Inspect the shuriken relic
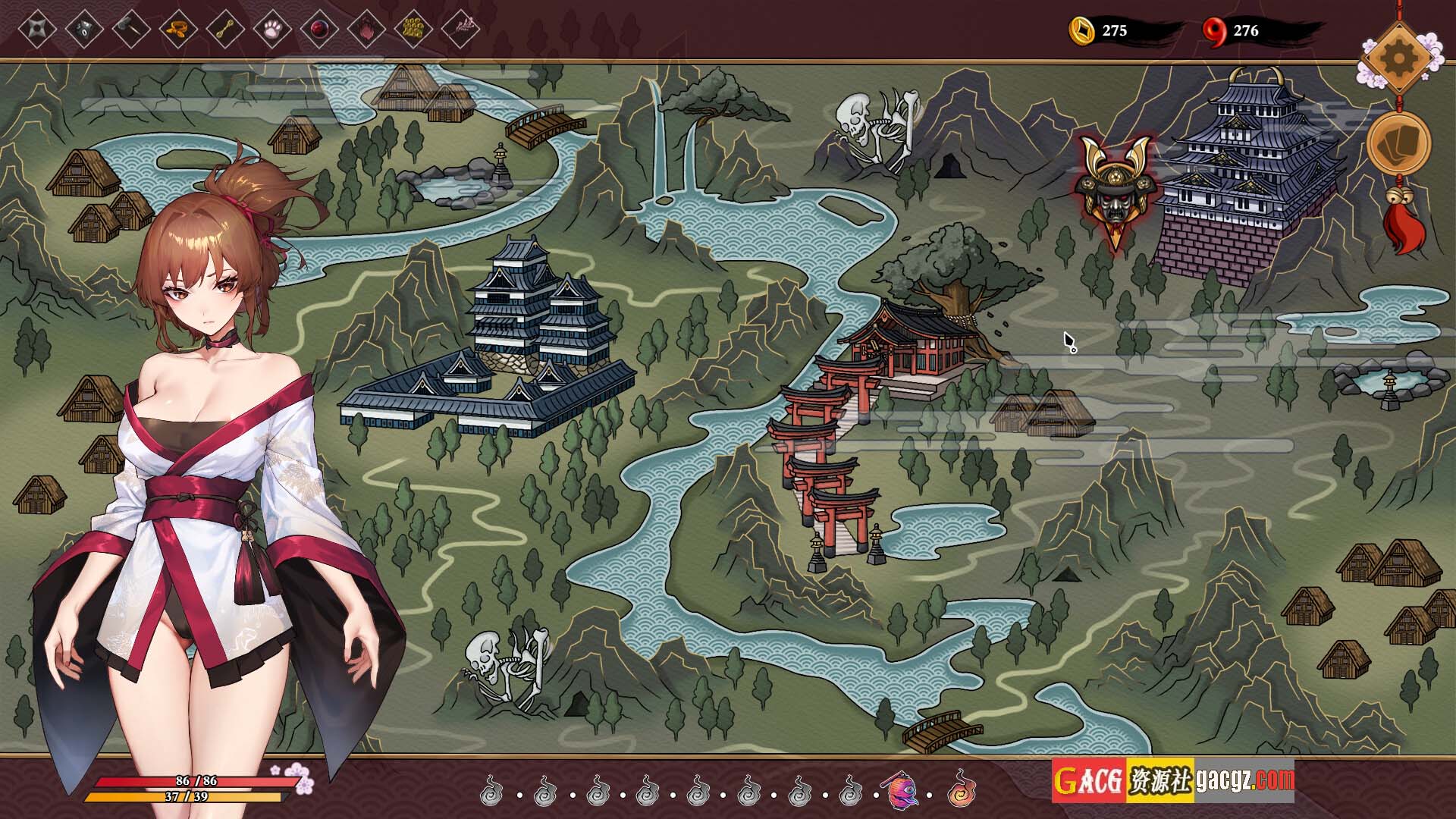1456x819 pixels. coord(37,30)
